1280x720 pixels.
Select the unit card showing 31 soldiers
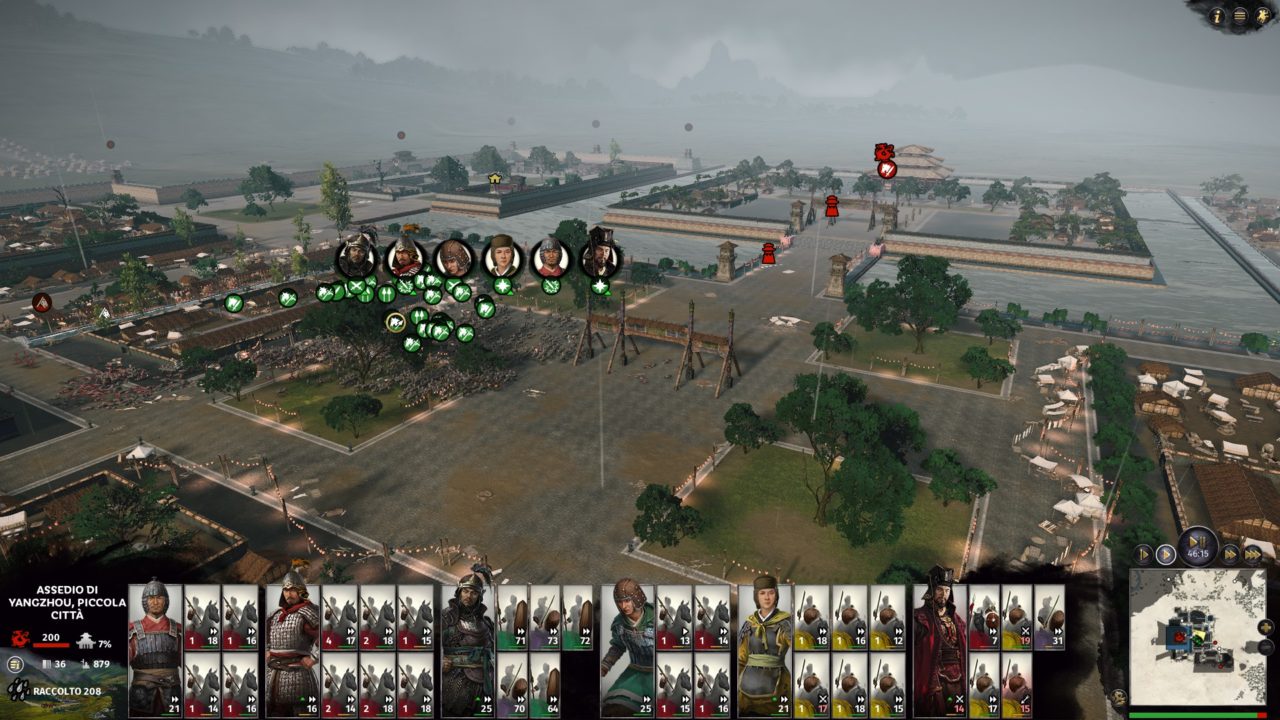[x=1049, y=617]
